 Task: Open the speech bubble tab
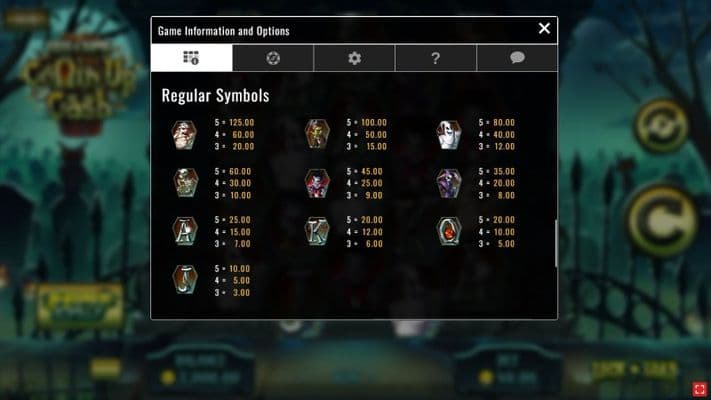pos(517,58)
